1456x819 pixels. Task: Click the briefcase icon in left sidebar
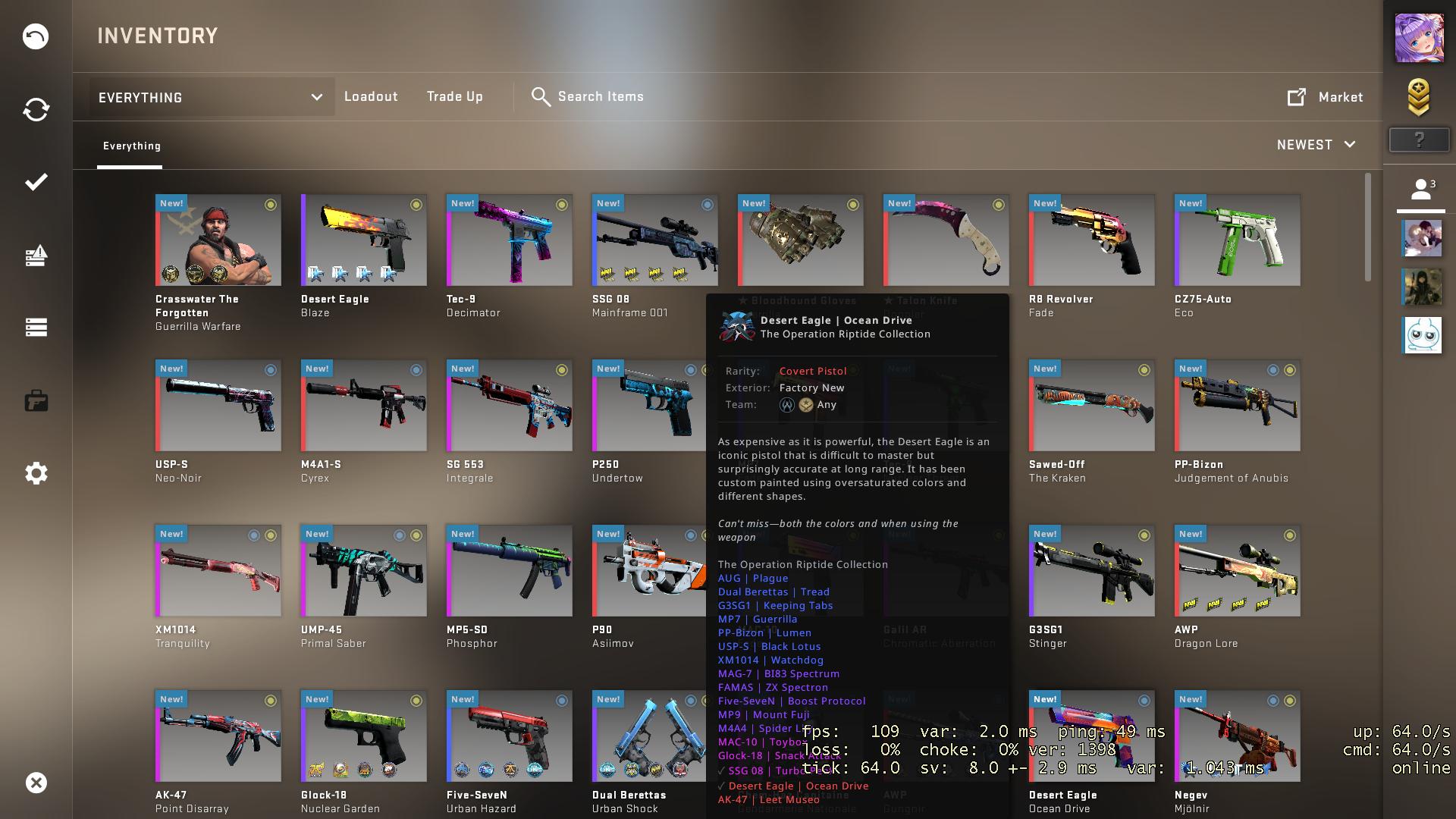pyautogui.click(x=35, y=400)
